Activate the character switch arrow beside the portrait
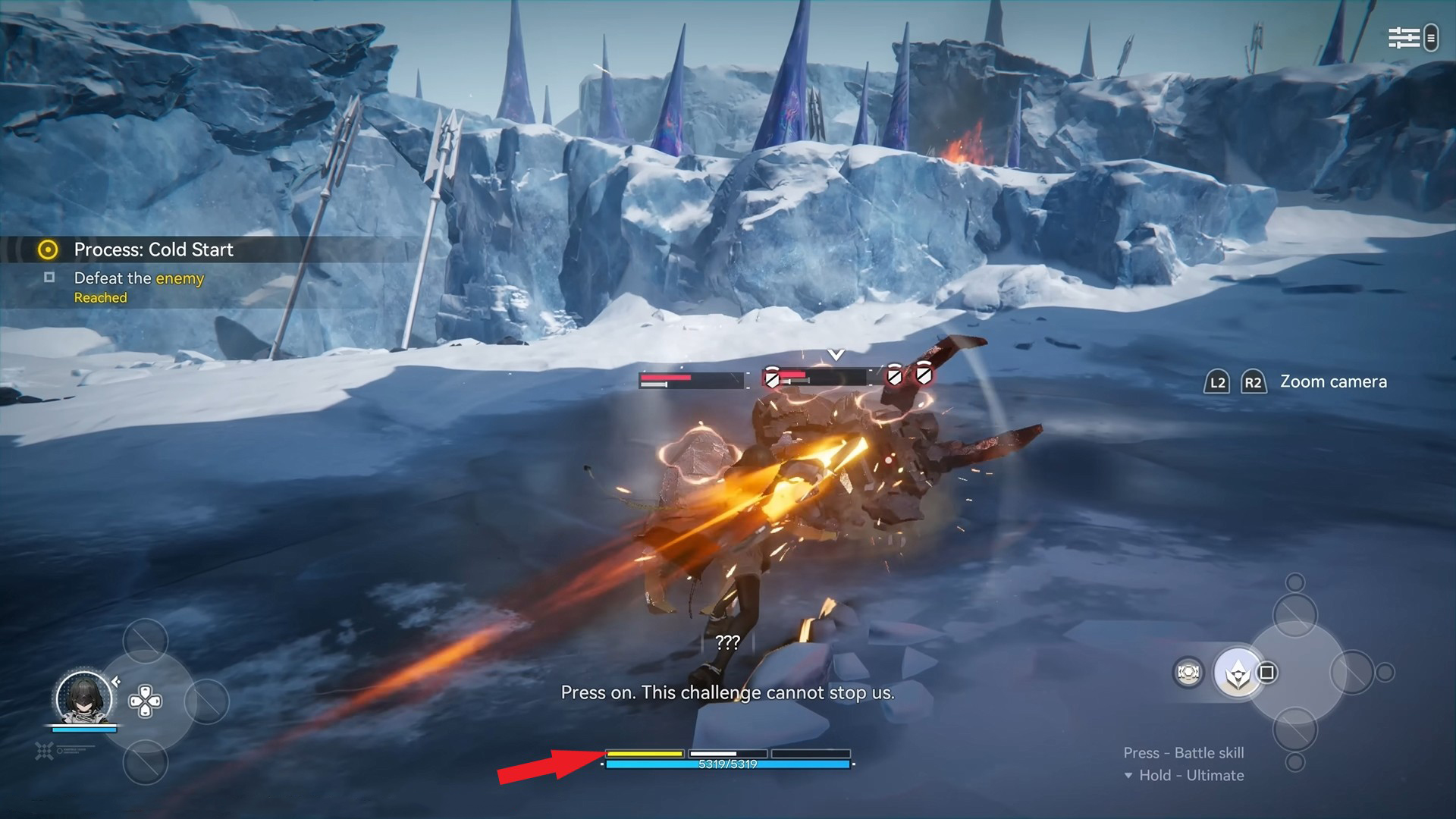The width and height of the screenshot is (1456, 819). click(x=116, y=681)
